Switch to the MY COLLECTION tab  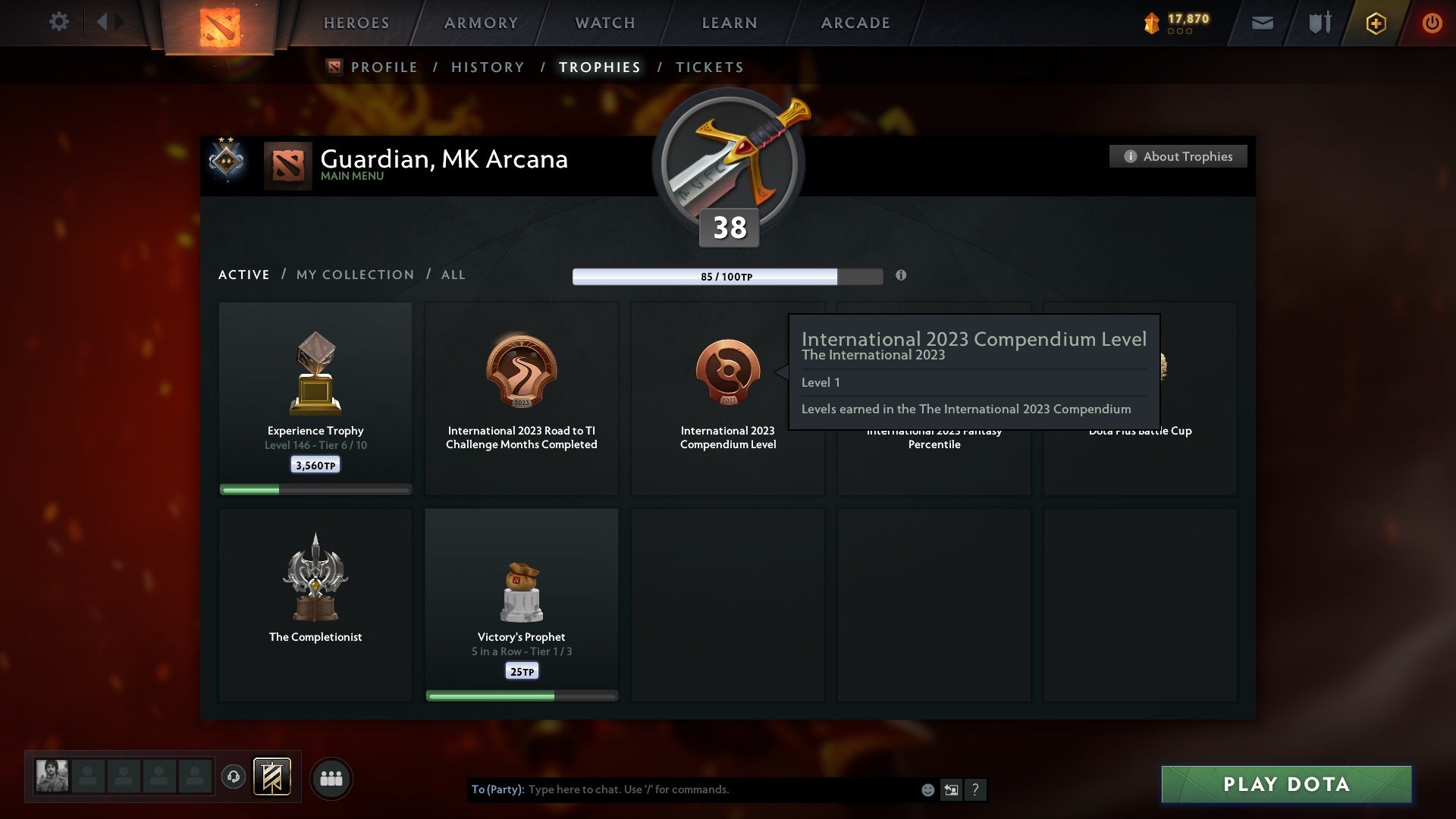tap(354, 275)
